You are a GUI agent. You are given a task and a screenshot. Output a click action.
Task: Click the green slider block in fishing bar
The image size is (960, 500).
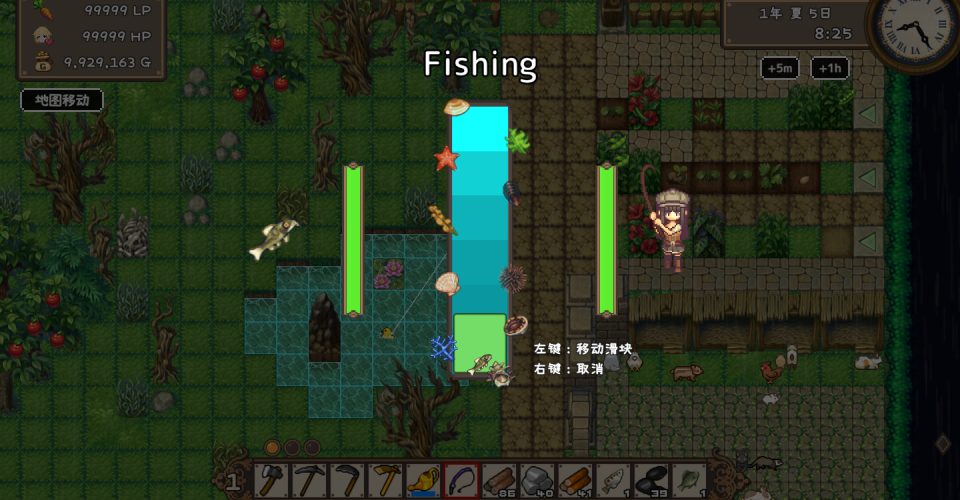click(479, 342)
